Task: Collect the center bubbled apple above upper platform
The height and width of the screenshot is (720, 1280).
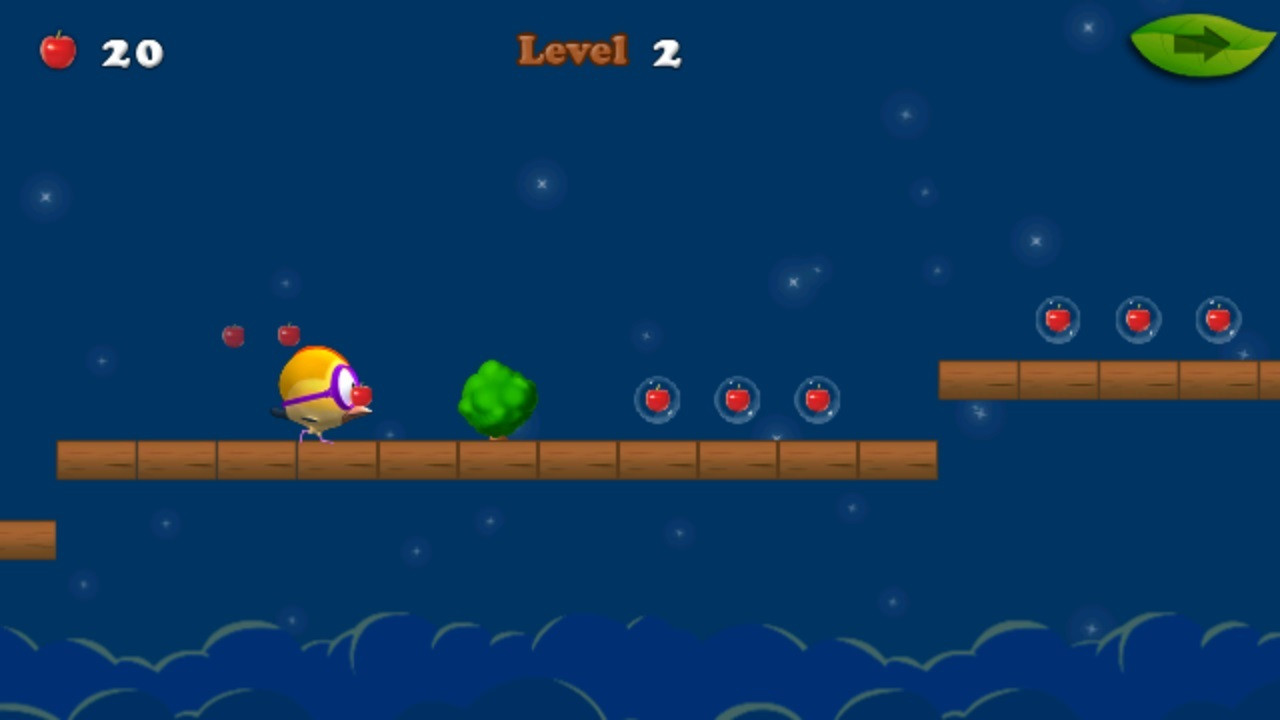Action: click(x=1138, y=319)
